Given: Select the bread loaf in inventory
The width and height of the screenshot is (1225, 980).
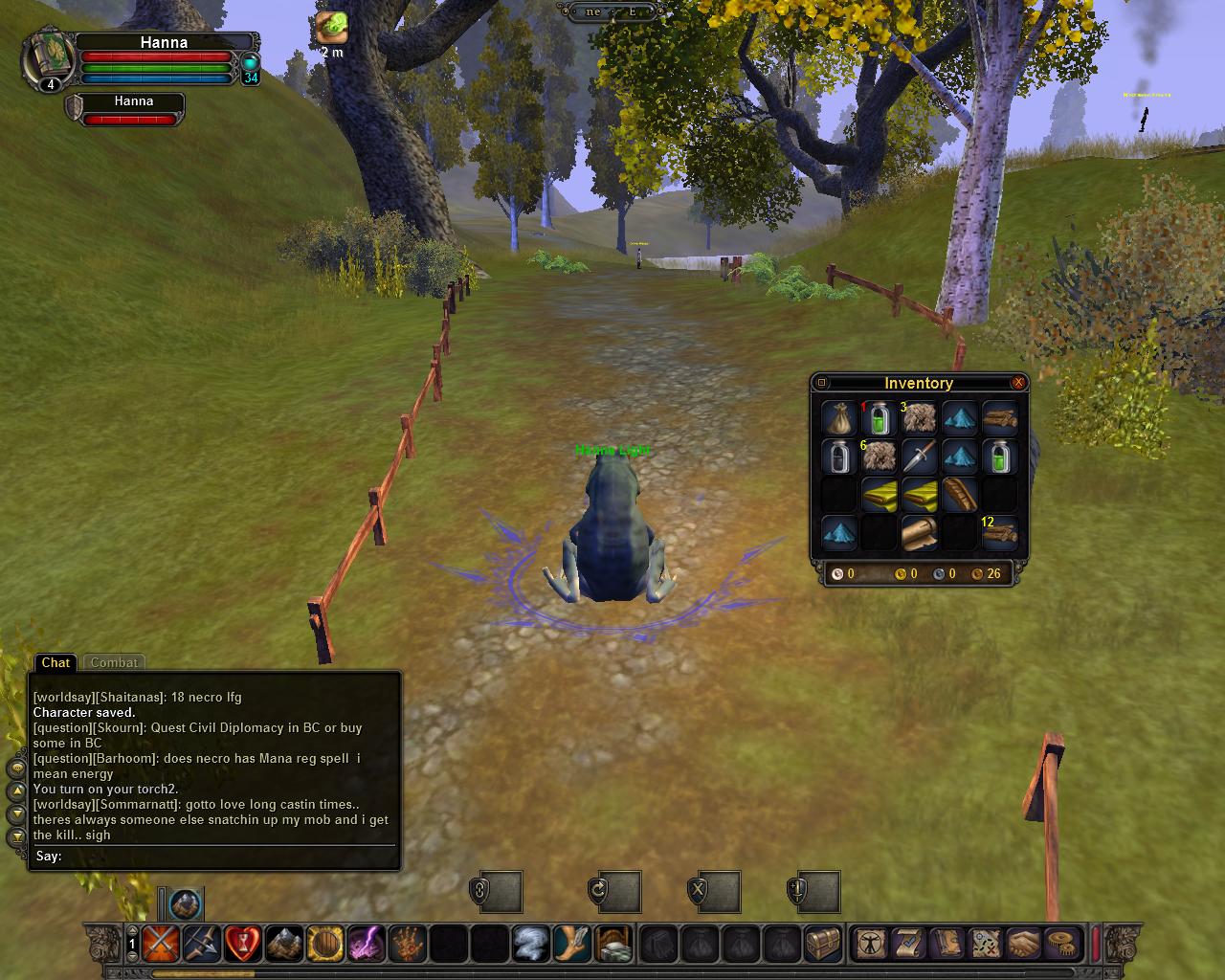Looking at the screenshot, I should pyautogui.click(x=959, y=495).
